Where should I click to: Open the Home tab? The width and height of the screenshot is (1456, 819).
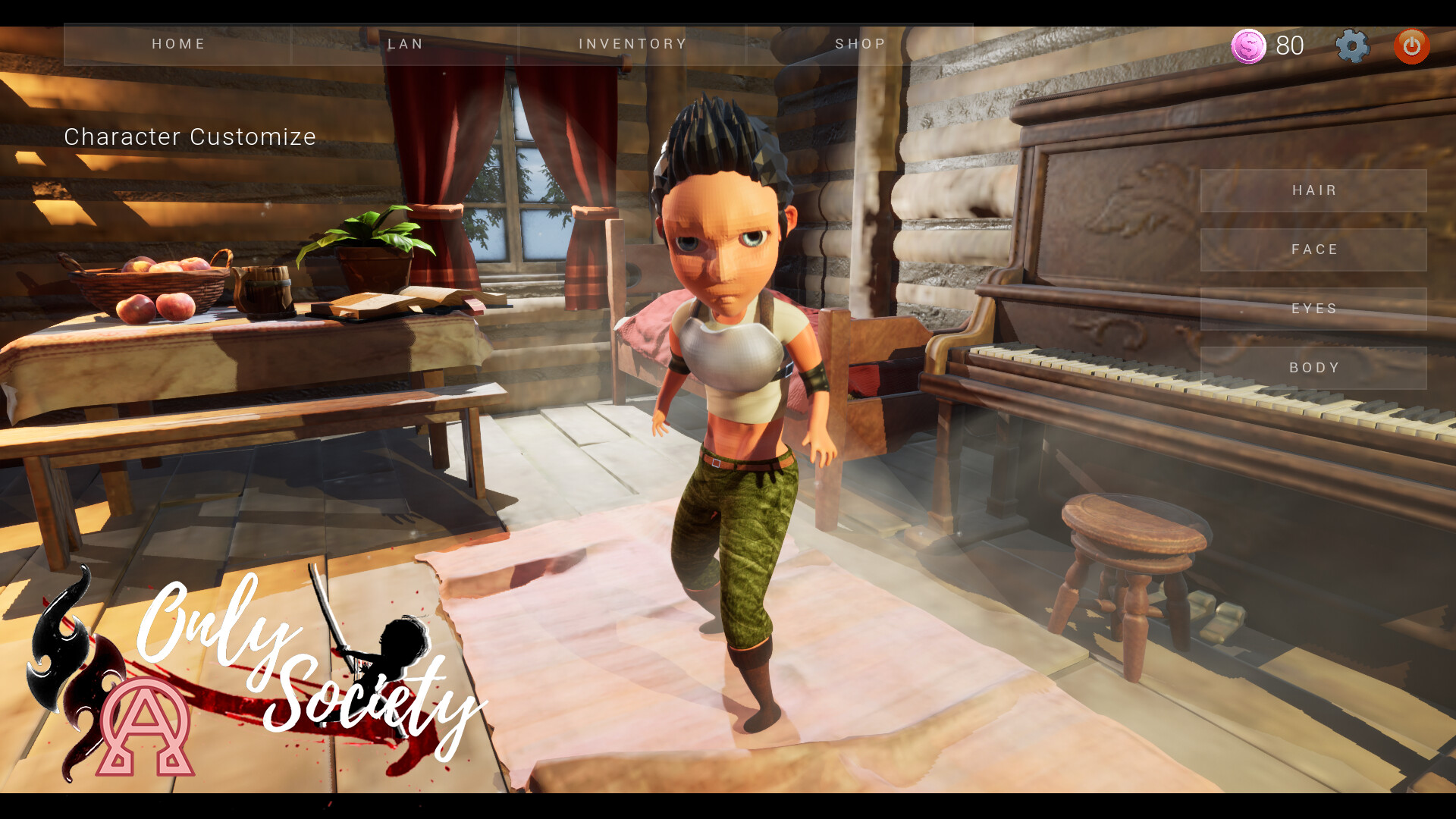coord(178,44)
